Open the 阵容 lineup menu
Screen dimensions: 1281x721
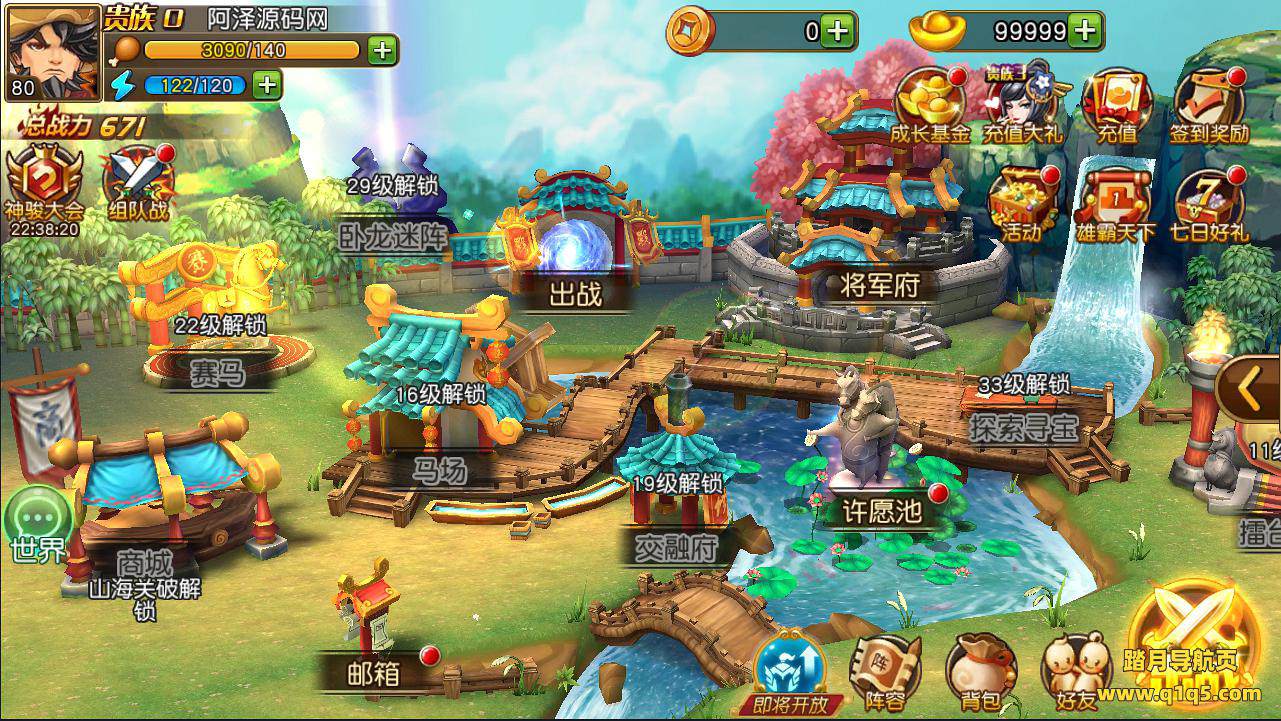(x=883, y=671)
